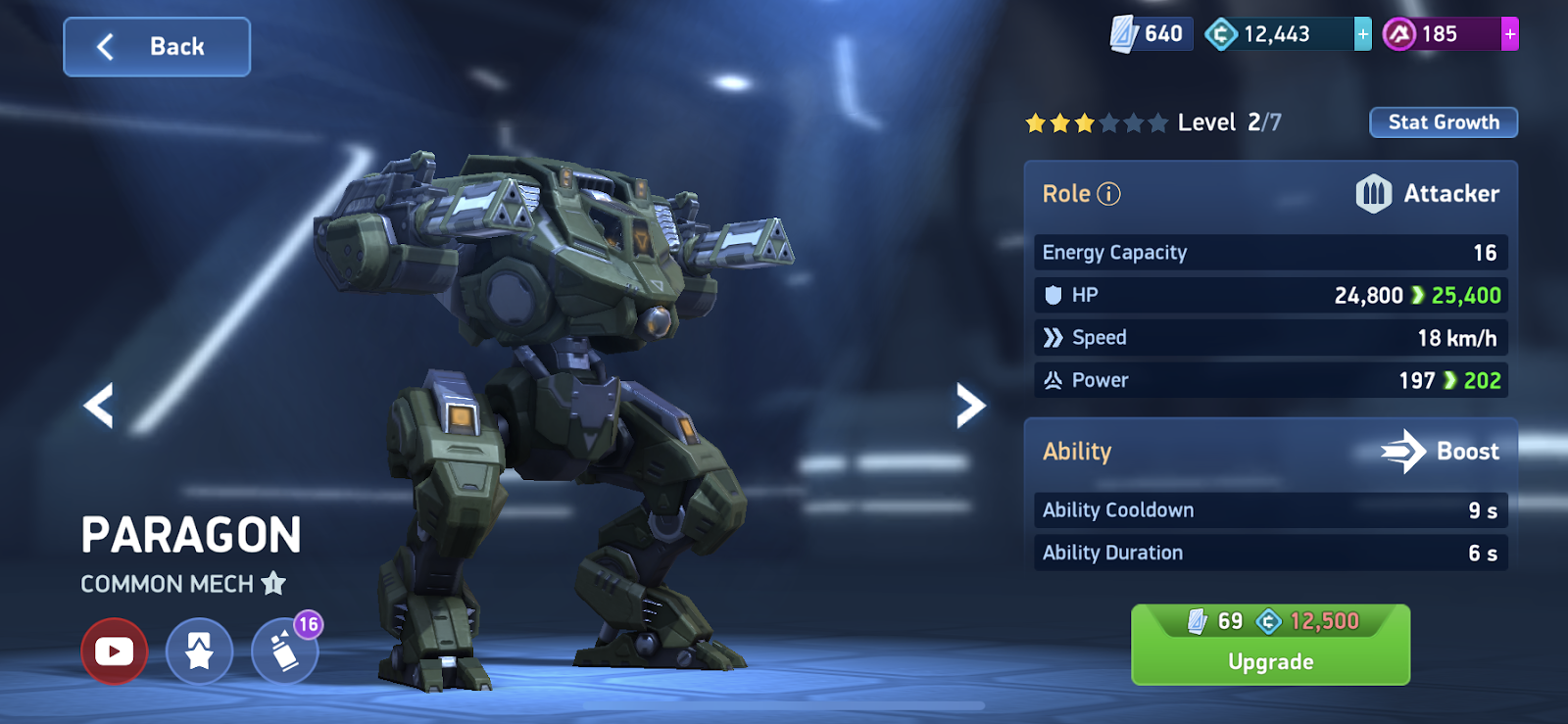Go Back to the previous screen
This screenshot has width=1568, height=724.
[156, 46]
